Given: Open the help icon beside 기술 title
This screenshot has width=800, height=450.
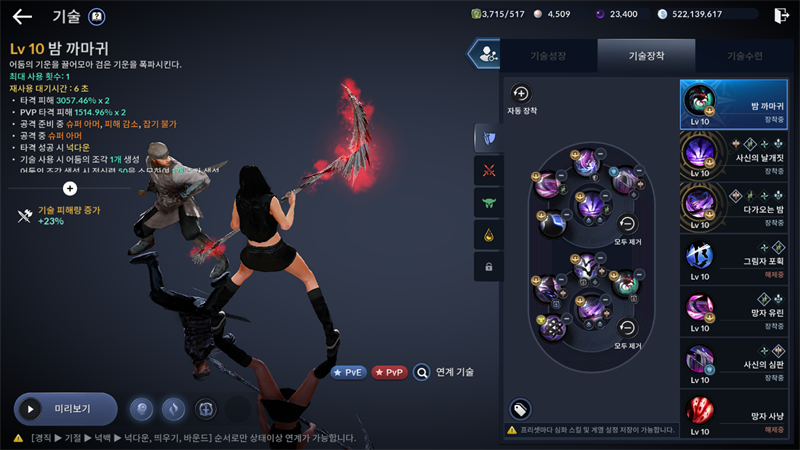Looking at the screenshot, I should 97,16.
